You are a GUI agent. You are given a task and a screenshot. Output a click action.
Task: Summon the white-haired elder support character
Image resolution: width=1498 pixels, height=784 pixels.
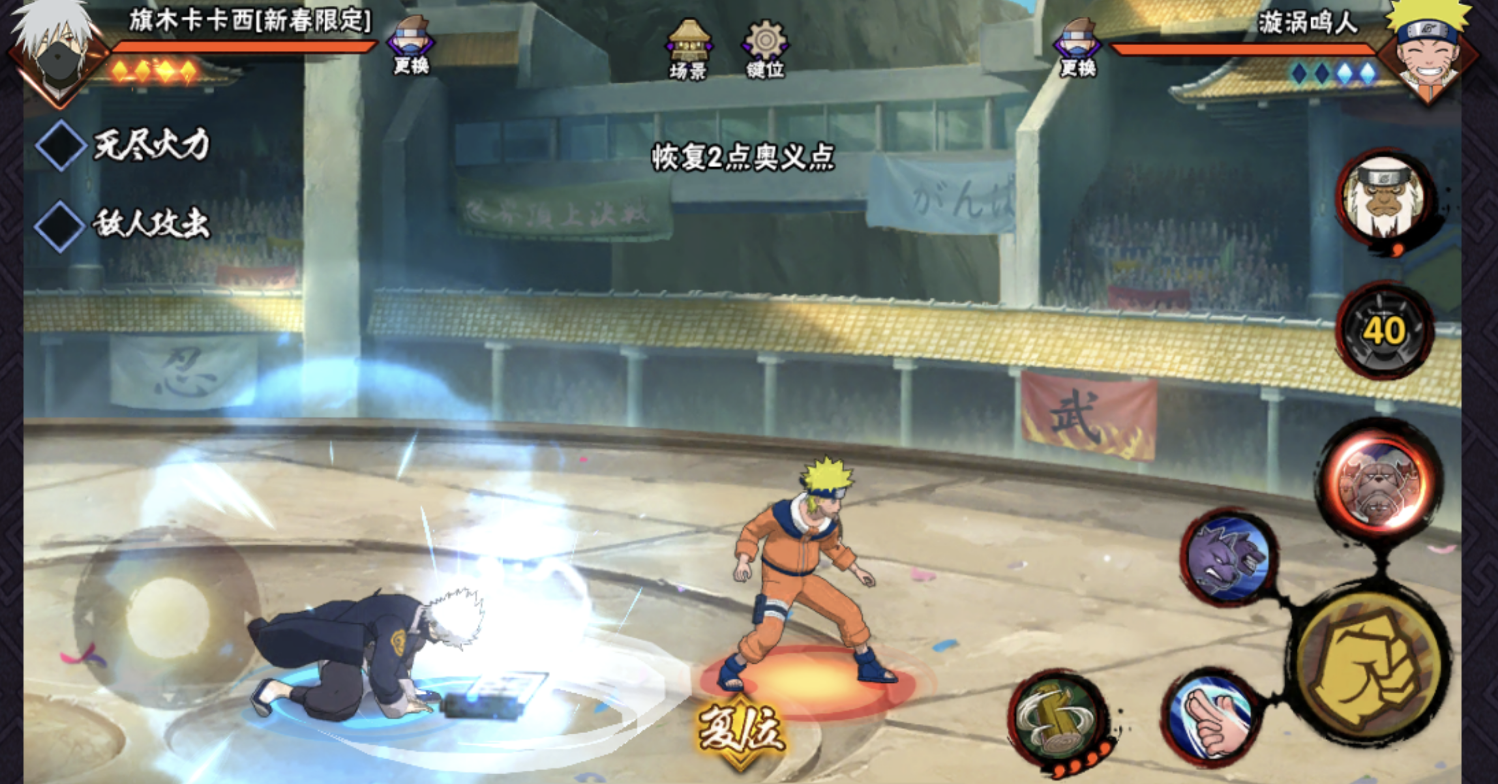point(1385,197)
